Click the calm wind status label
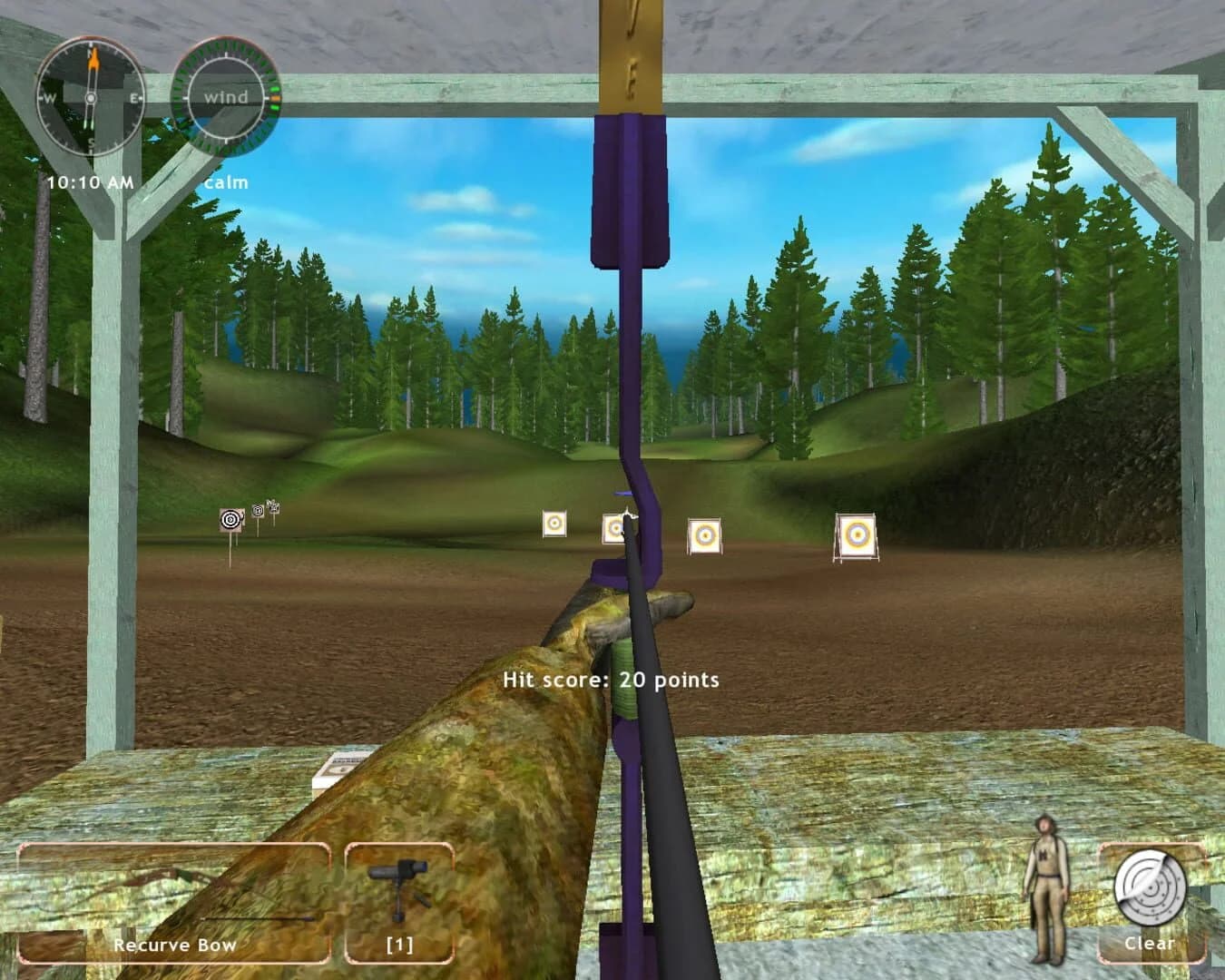Screen dimensions: 1225x980 click(x=227, y=181)
